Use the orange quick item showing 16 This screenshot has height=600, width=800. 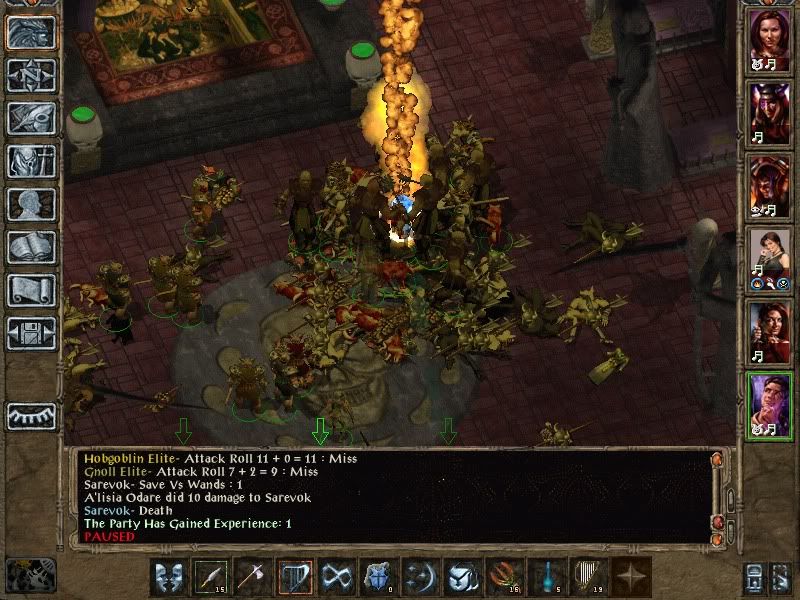(505, 577)
